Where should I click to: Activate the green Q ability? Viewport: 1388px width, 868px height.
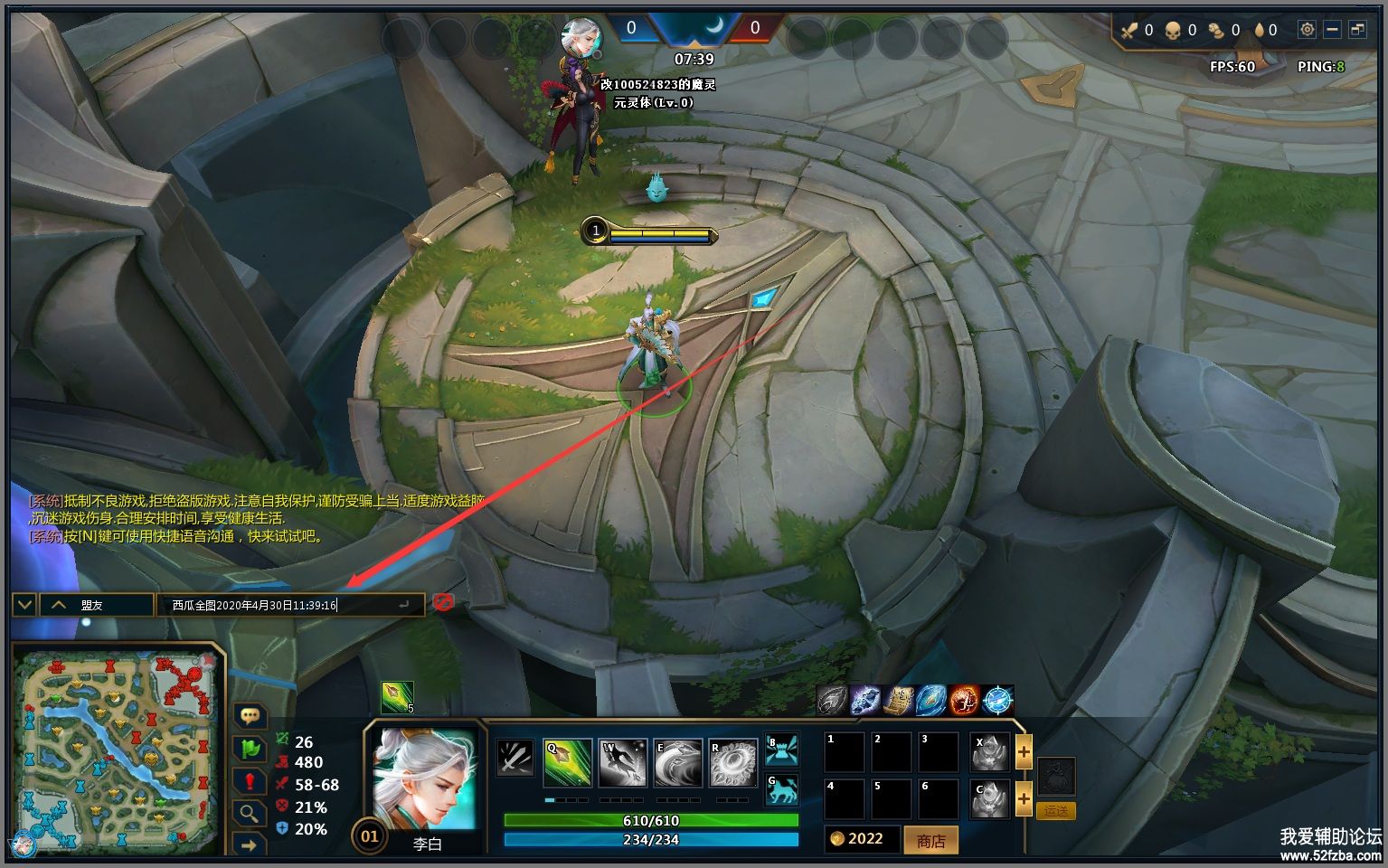568,762
